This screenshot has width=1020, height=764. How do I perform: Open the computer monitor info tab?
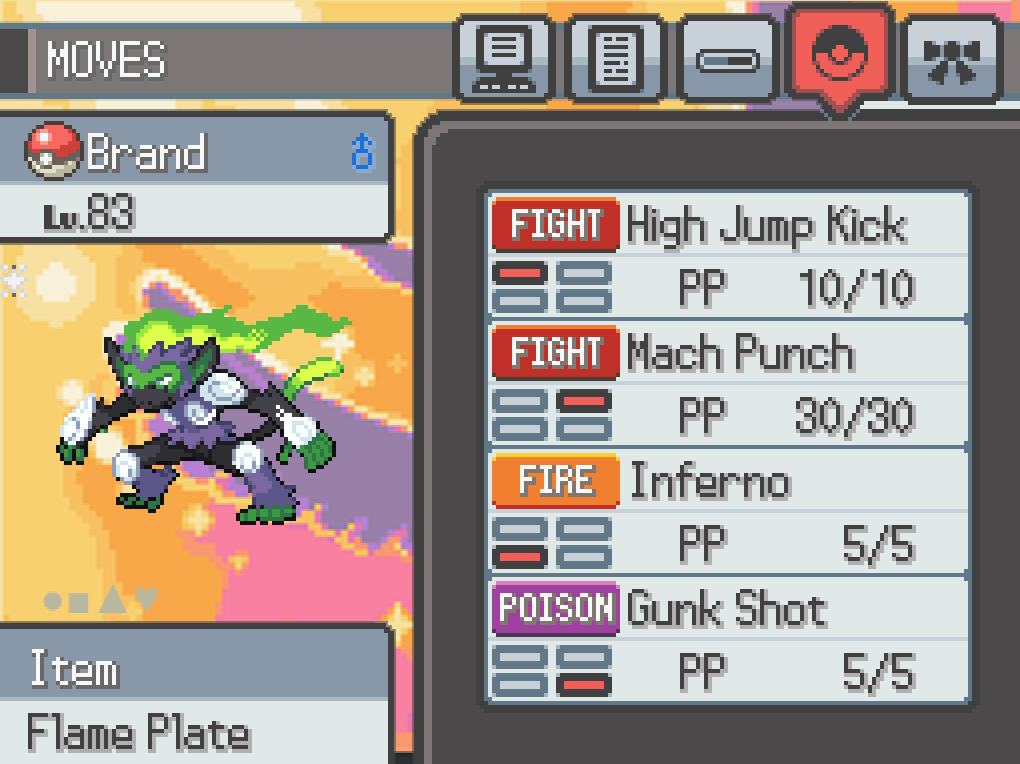click(504, 59)
